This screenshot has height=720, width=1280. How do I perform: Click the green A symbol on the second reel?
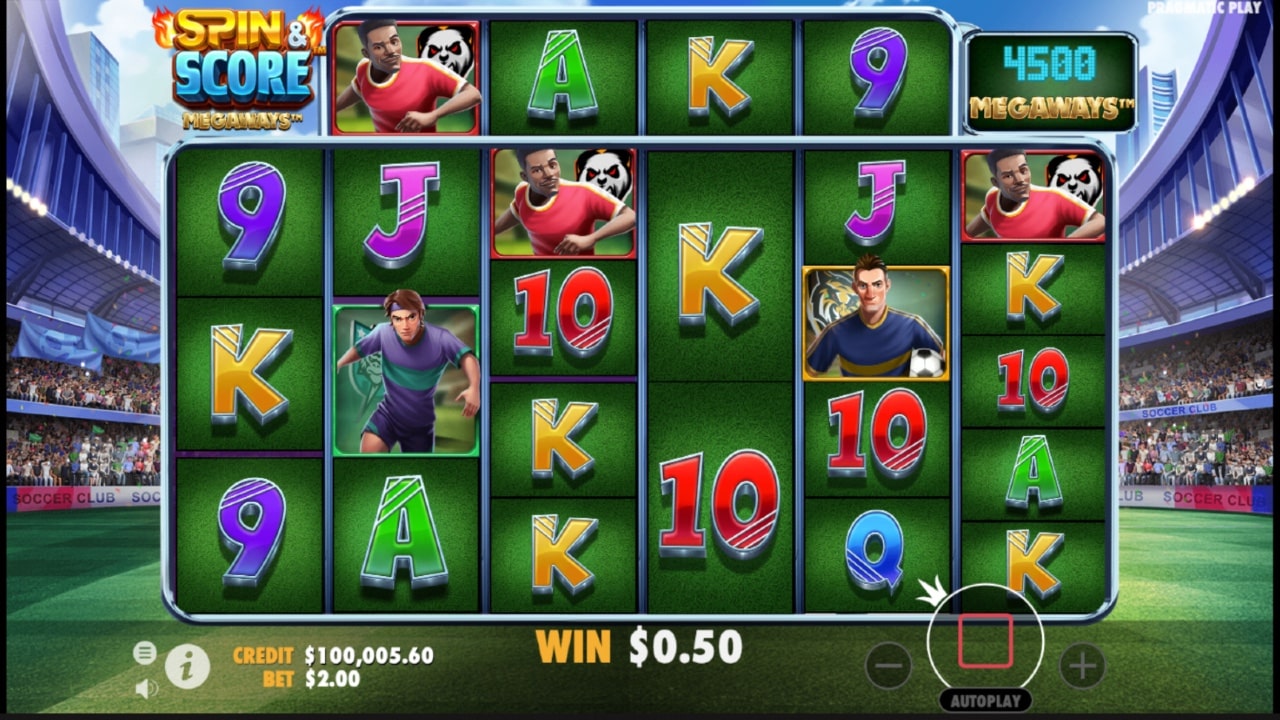[406, 530]
